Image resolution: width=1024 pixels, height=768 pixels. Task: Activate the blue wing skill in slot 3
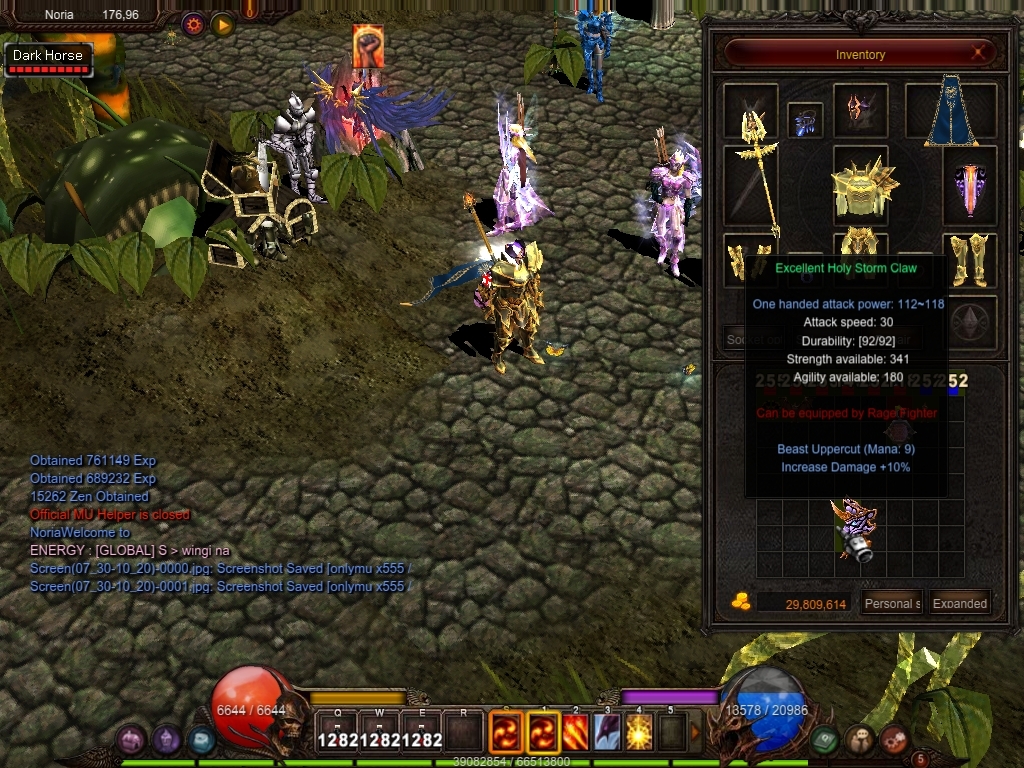click(607, 731)
